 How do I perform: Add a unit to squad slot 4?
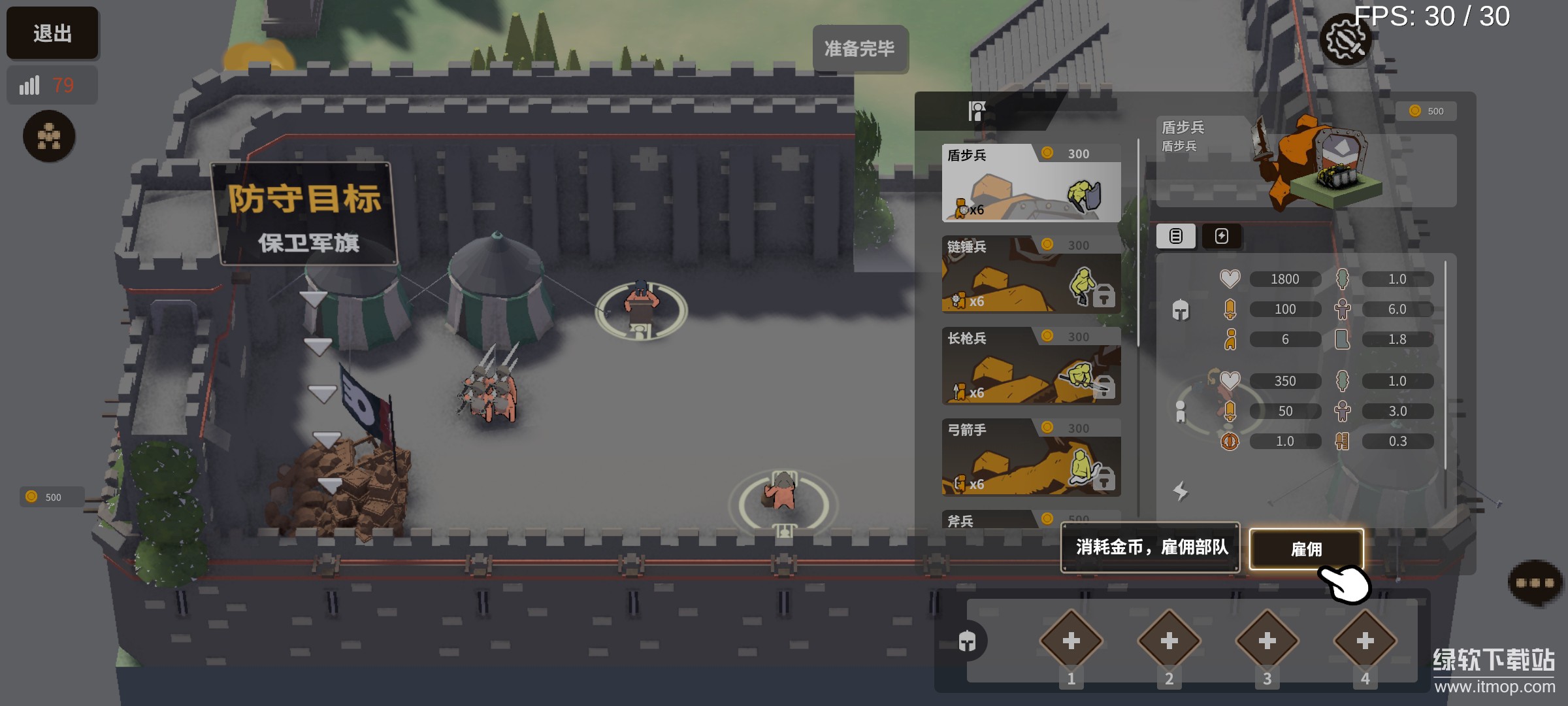click(1365, 641)
